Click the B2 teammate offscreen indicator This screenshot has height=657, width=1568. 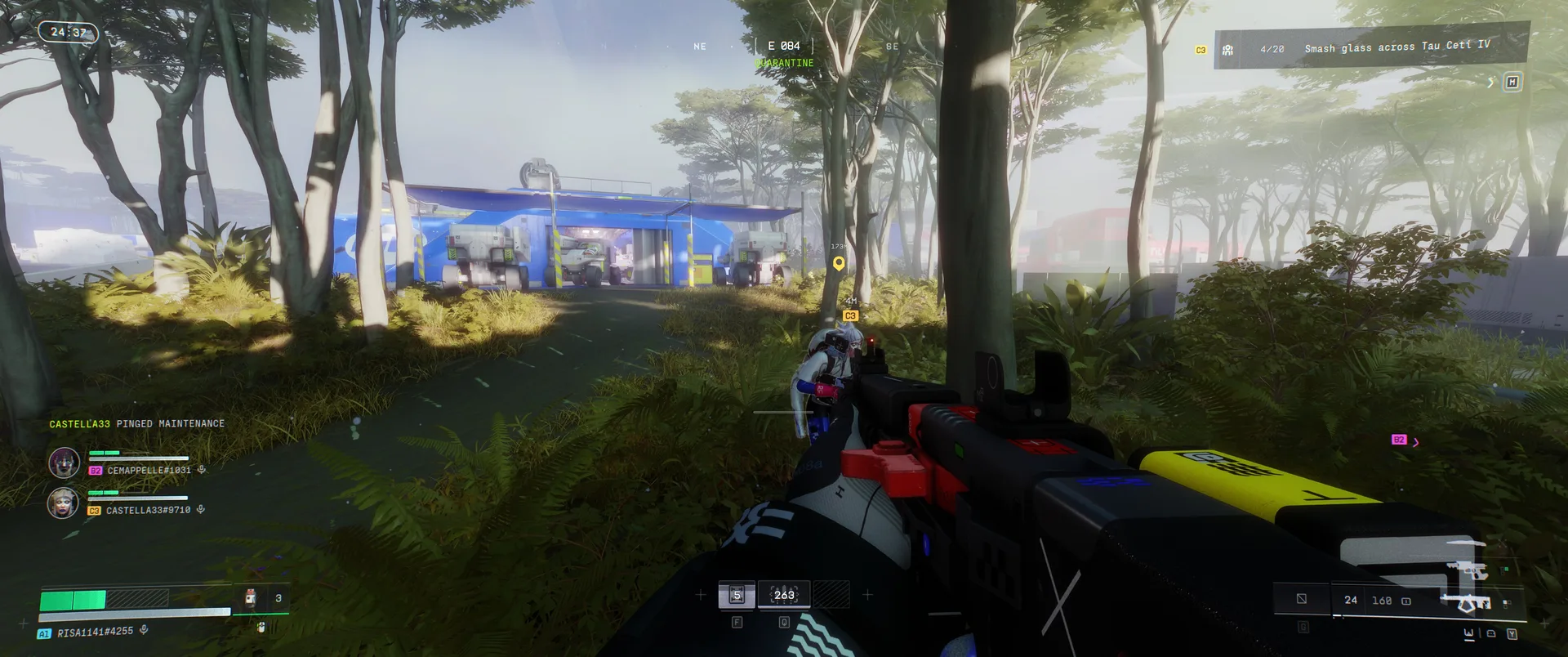pyautogui.click(x=1399, y=440)
